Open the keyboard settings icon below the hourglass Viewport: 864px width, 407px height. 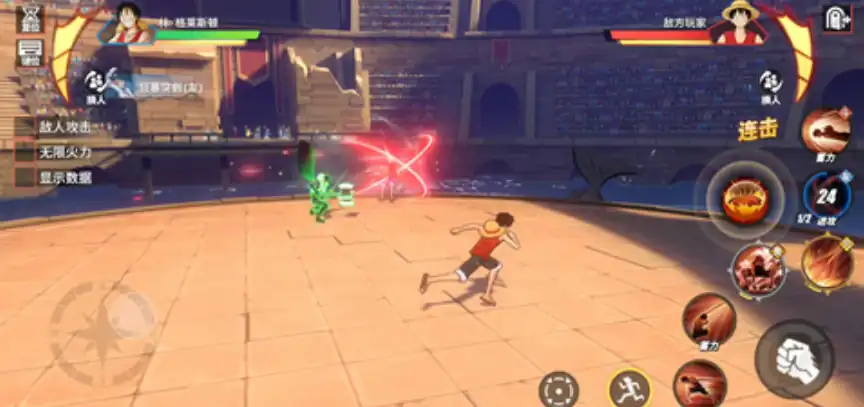[x=30, y=52]
